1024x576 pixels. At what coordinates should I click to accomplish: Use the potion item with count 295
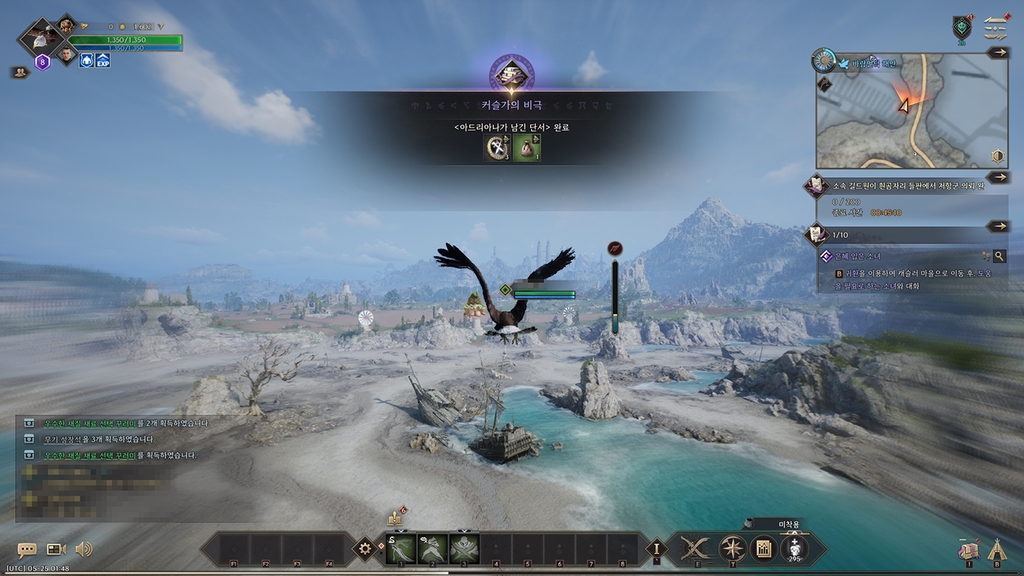click(x=796, y=549)
